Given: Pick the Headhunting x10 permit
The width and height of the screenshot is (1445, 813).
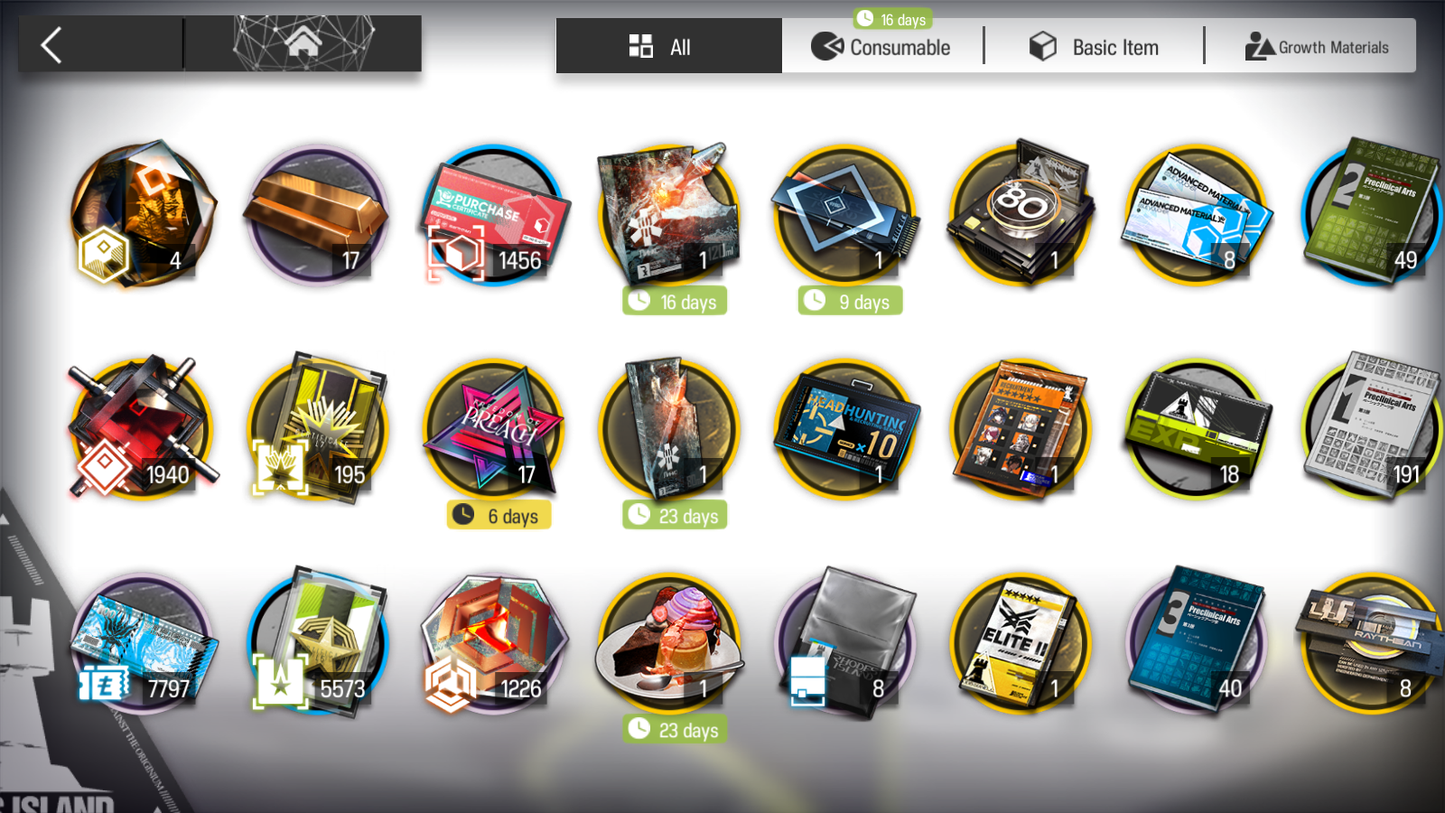Looking at the screenshot, I should (x=846, y=429).
